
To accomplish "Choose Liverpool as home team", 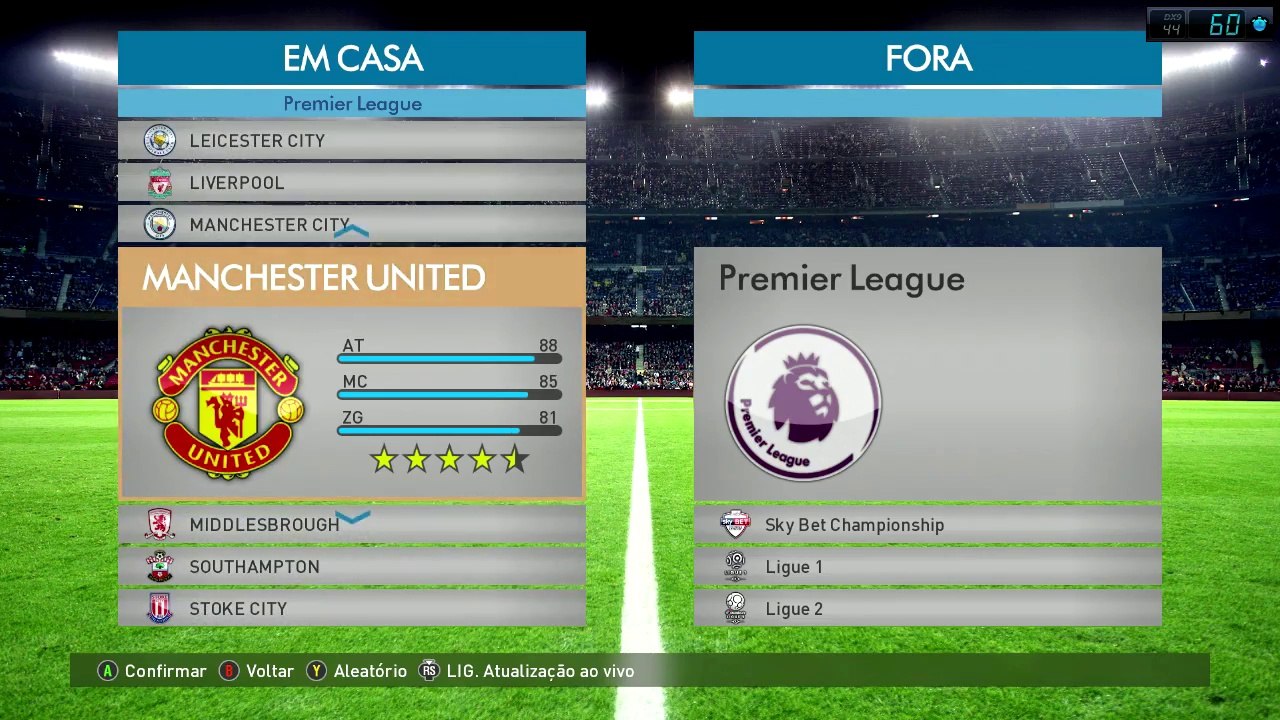I will (x=351, y=183).
